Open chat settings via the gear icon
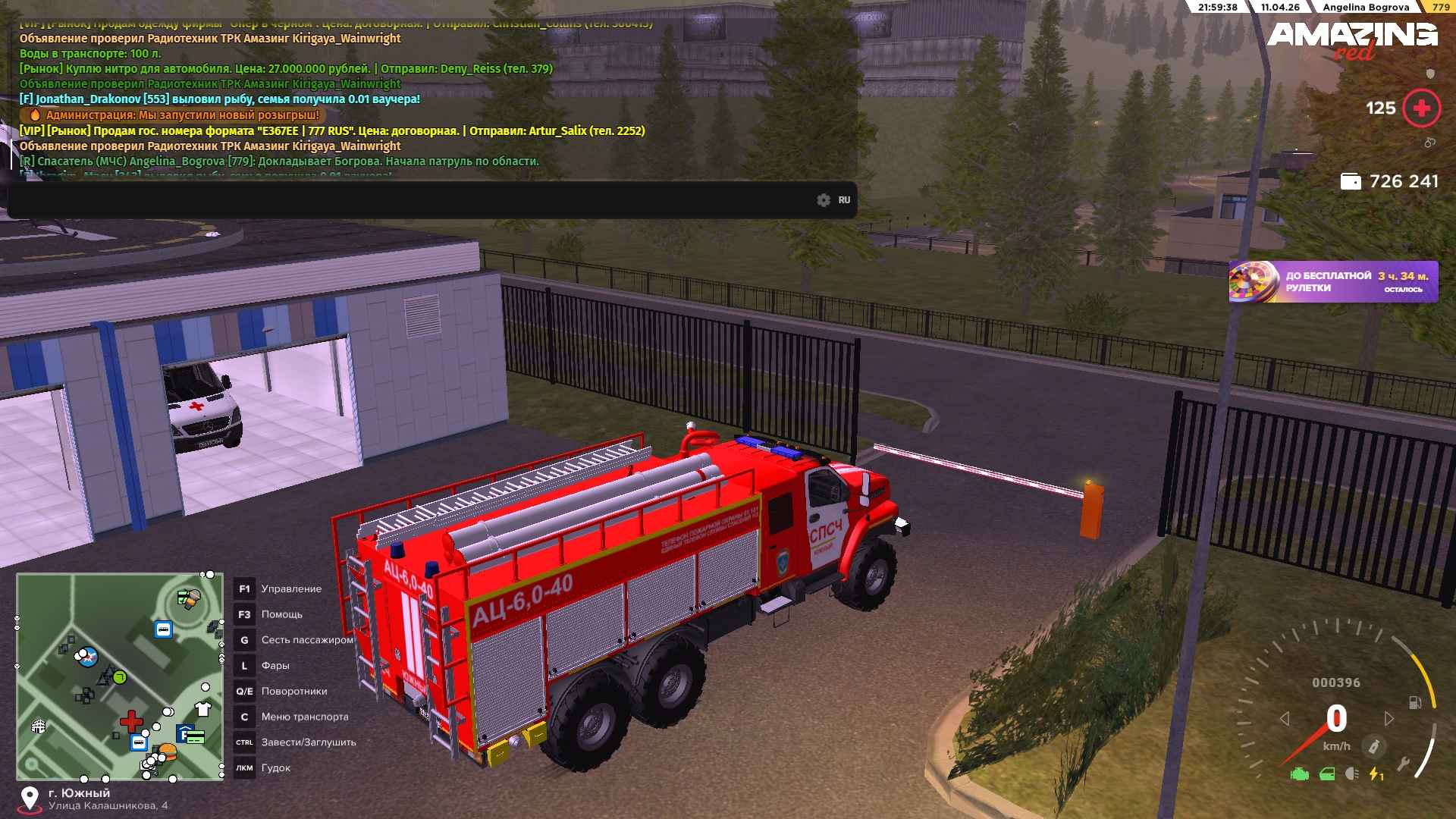 824,200
